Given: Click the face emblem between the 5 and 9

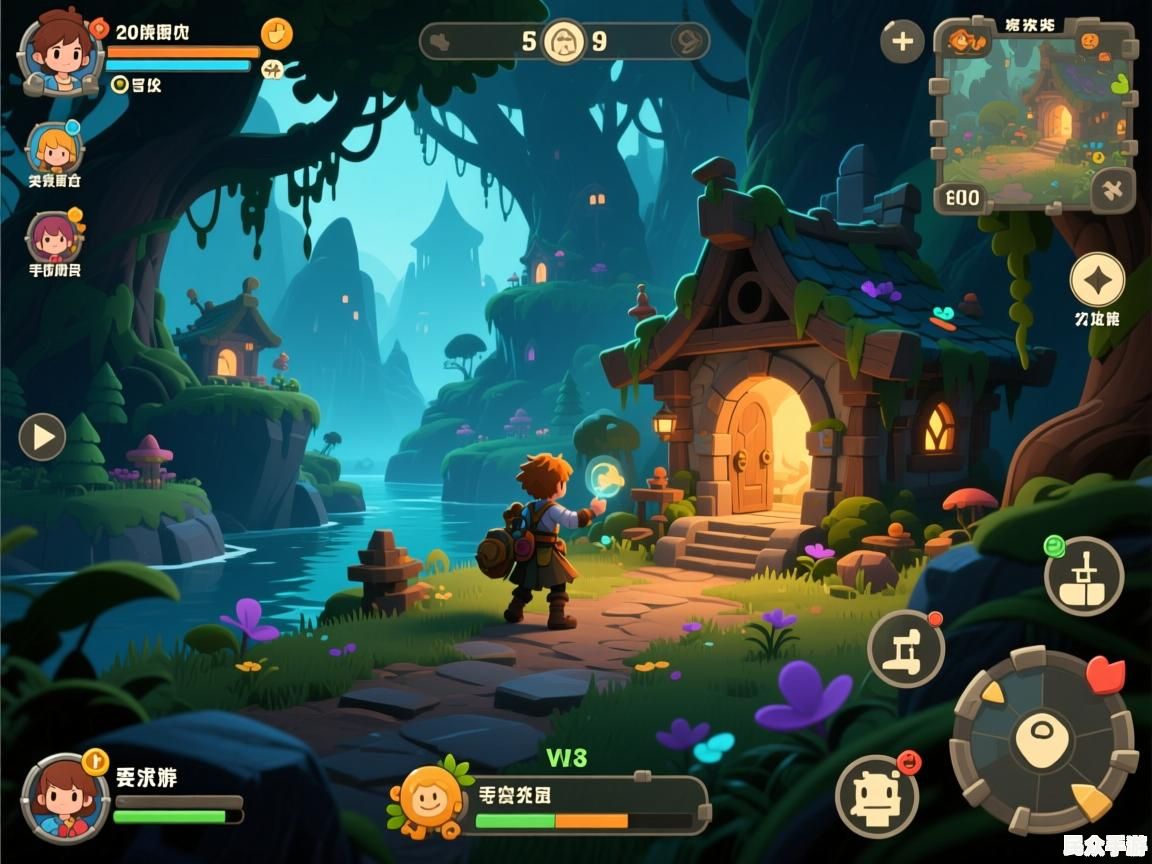Looking at the screenshot, I should (564, 41).
